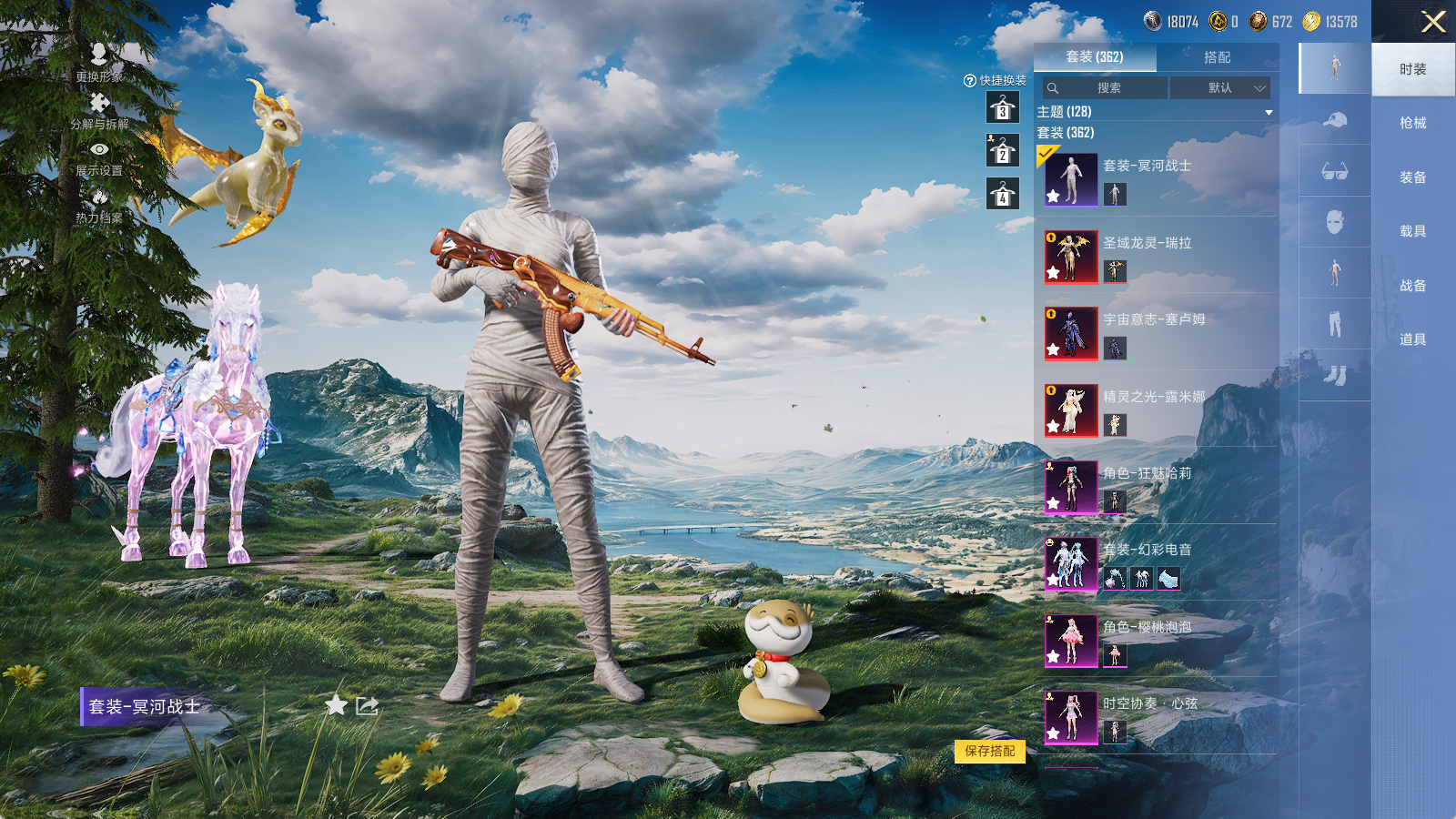Close the wardrobe screen with the X
This screenshot has width=1456, height=819.
coord(1433,22)
